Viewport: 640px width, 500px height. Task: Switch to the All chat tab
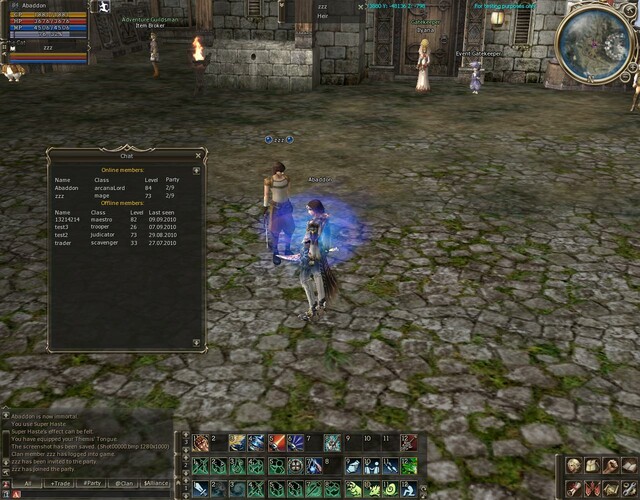28,483
